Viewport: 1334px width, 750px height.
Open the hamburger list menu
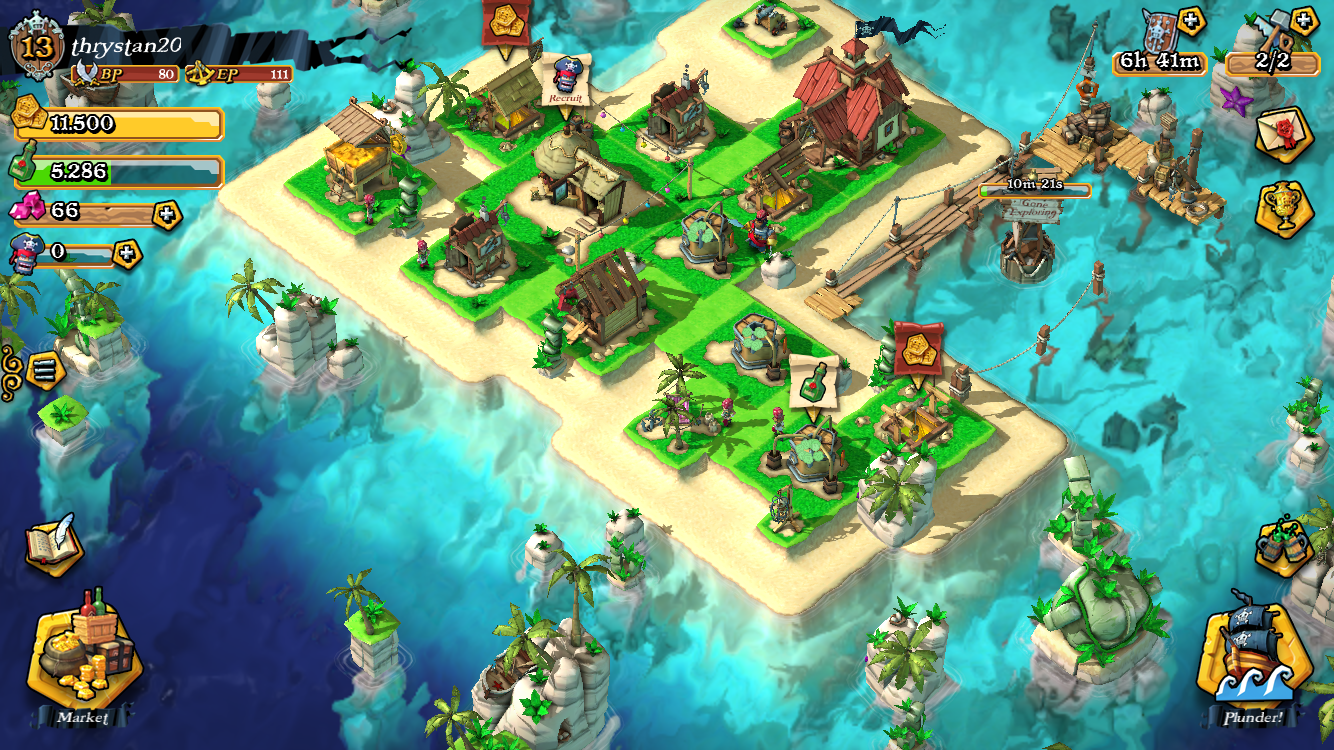click(x=44, y=369)
